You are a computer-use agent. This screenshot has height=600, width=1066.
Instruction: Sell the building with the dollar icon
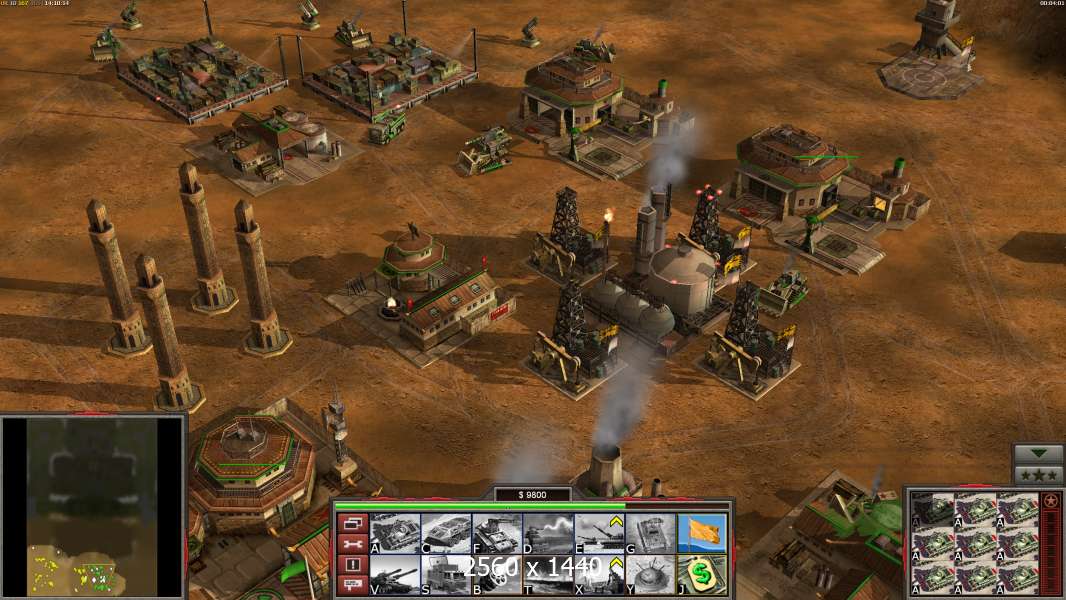point(702,575)
